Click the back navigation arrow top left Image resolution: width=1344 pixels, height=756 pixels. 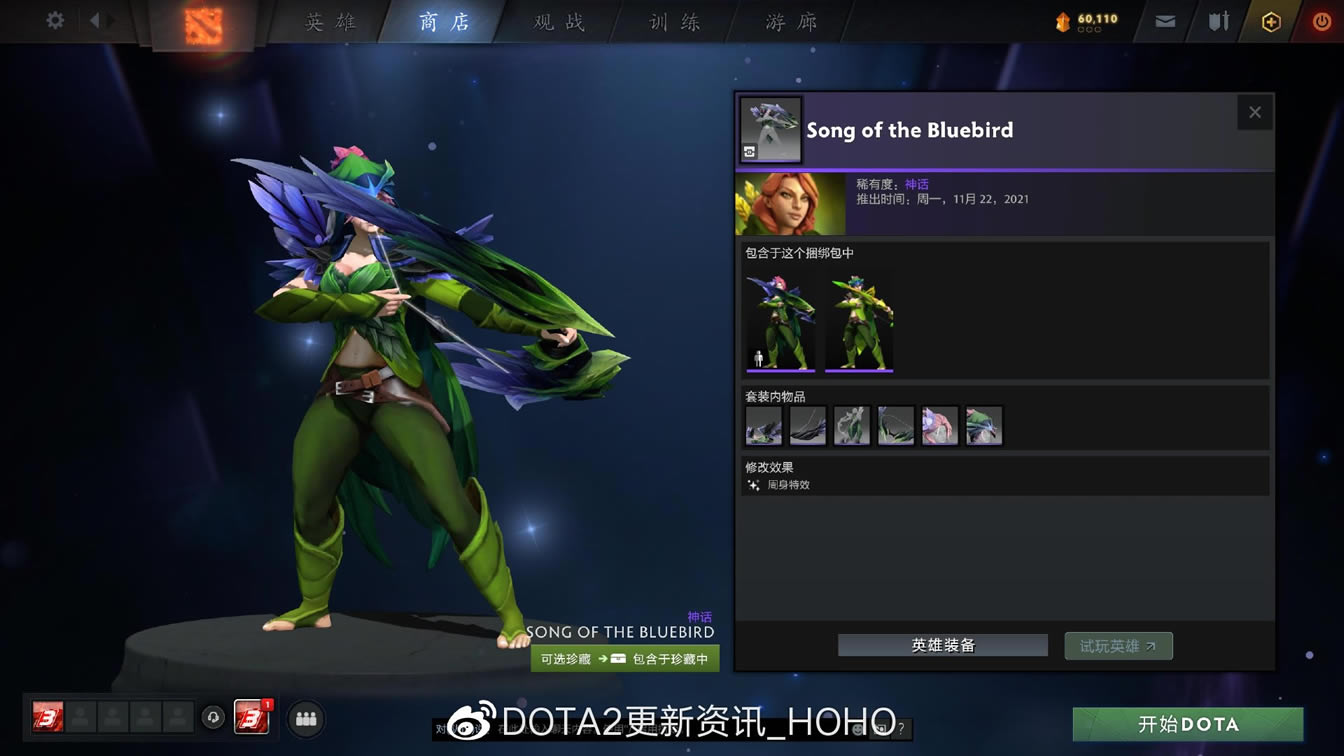pyautogui.click(x=96, y=19)
